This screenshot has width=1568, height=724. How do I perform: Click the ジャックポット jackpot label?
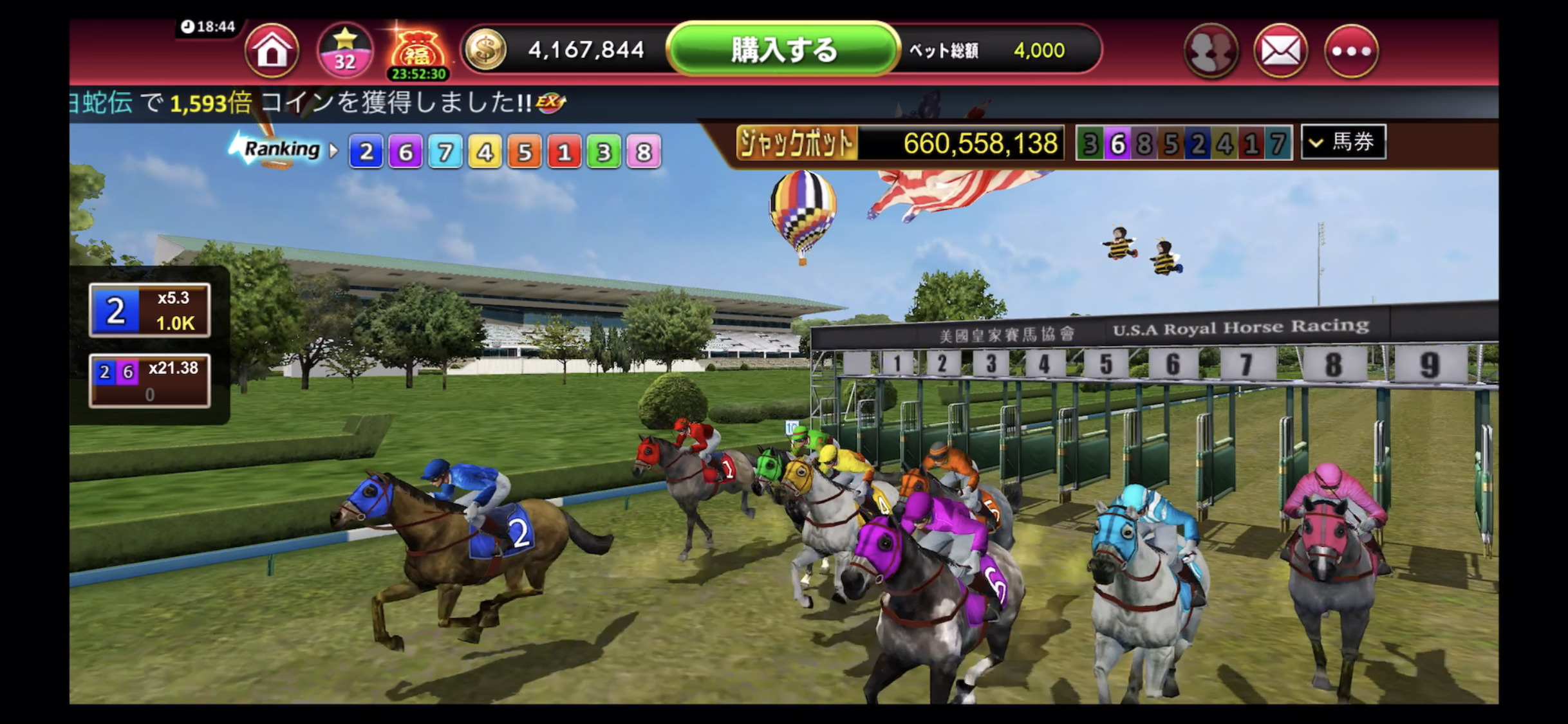796,143
